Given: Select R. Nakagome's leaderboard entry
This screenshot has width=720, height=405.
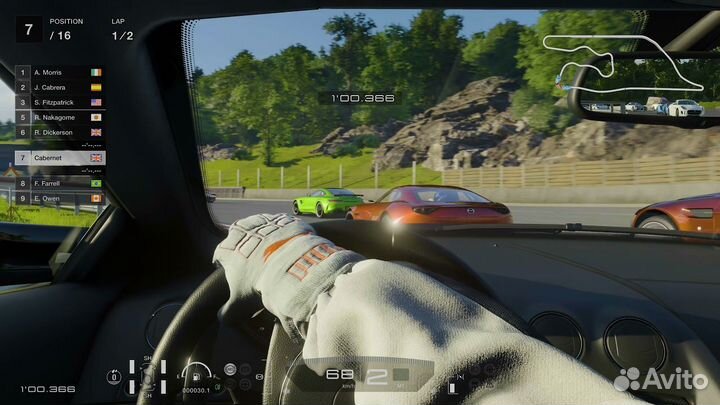Looking at the screenshot, I should (60, 116).
